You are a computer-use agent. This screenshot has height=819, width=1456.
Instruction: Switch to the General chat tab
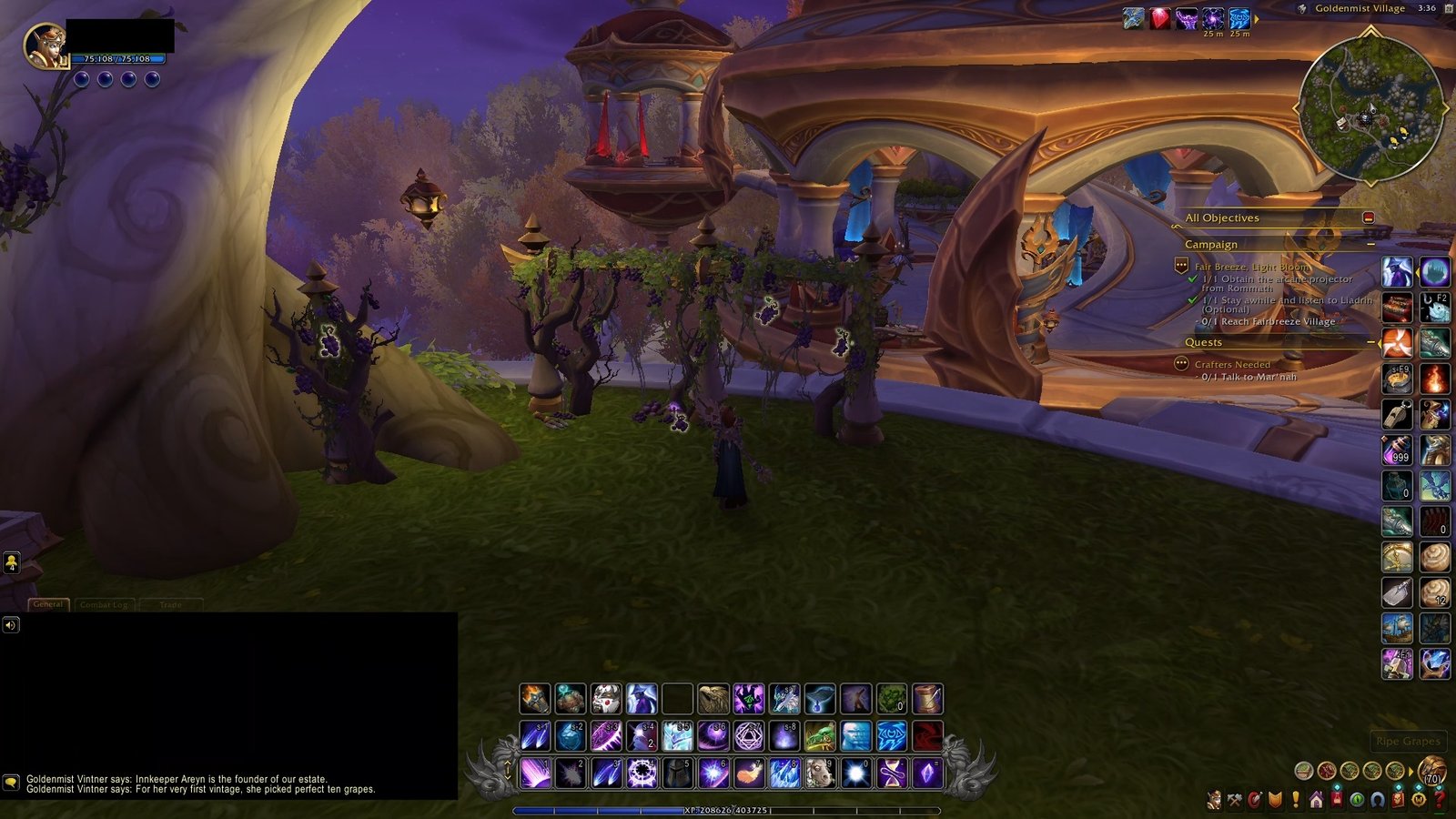coord(48,604)
